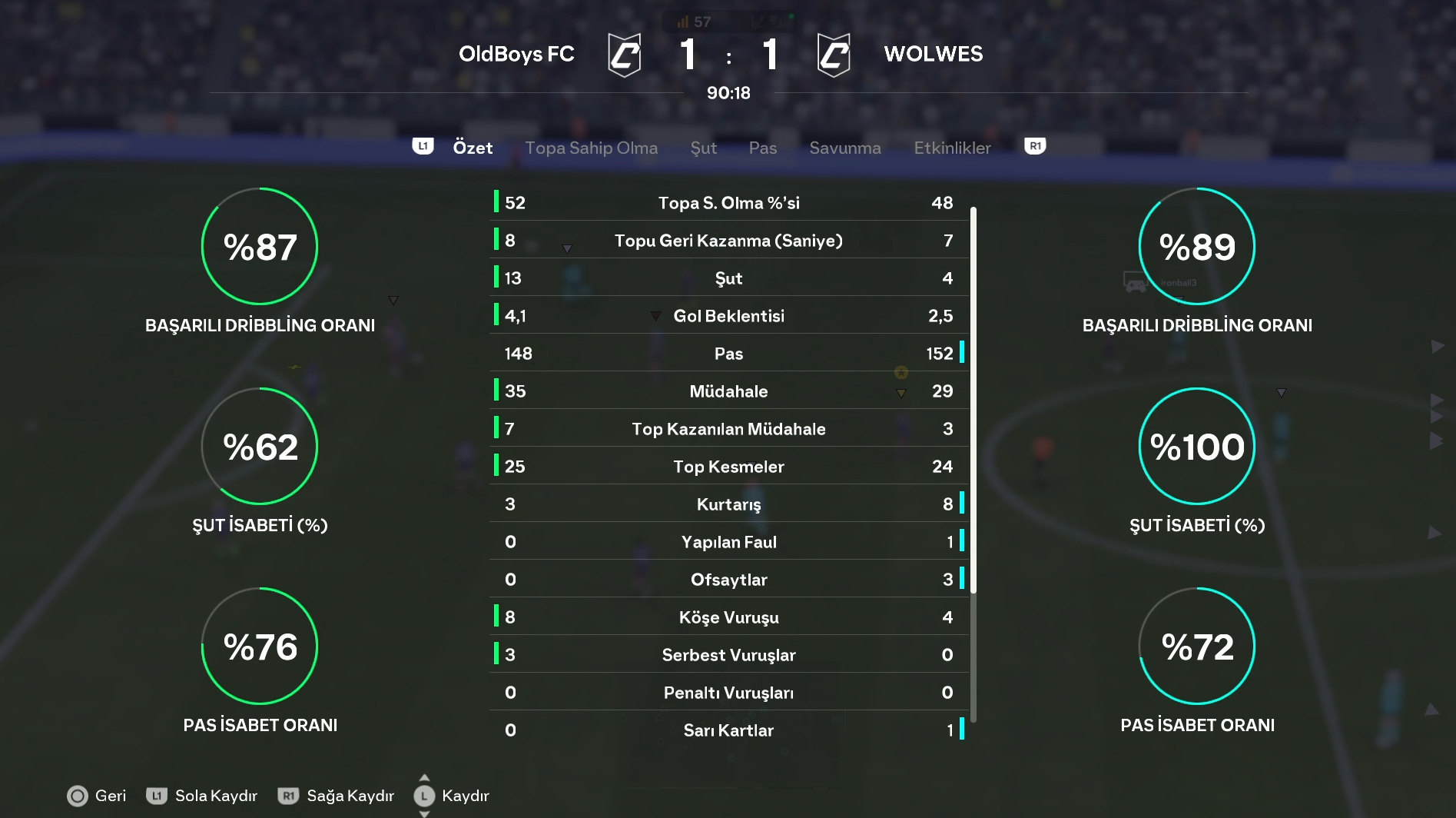Click the stats list scrollbar

973,400
